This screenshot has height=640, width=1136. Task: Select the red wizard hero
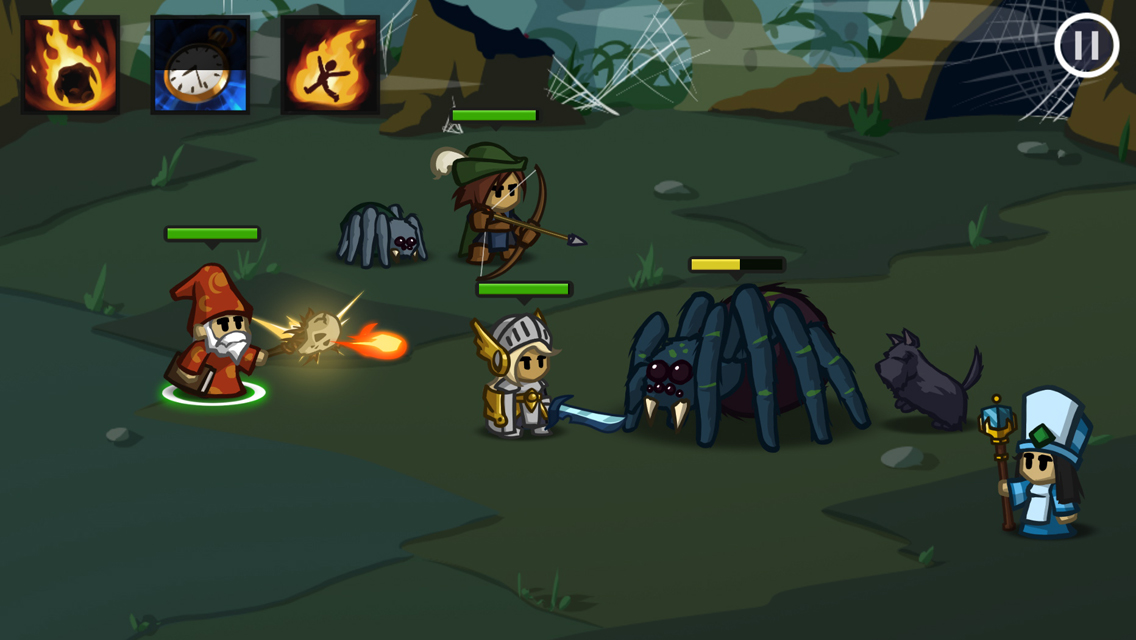point(214,335)
